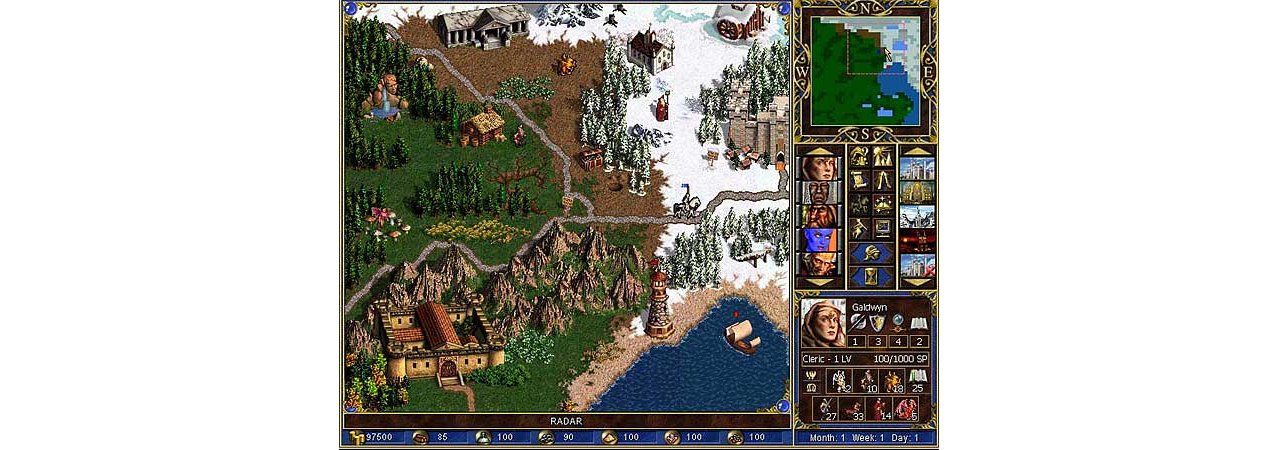Image resolution: width=1278 pixels, height=450 pixels.
Task: Open the spellbook cast spell button
Action: click(x=882, y=205)
